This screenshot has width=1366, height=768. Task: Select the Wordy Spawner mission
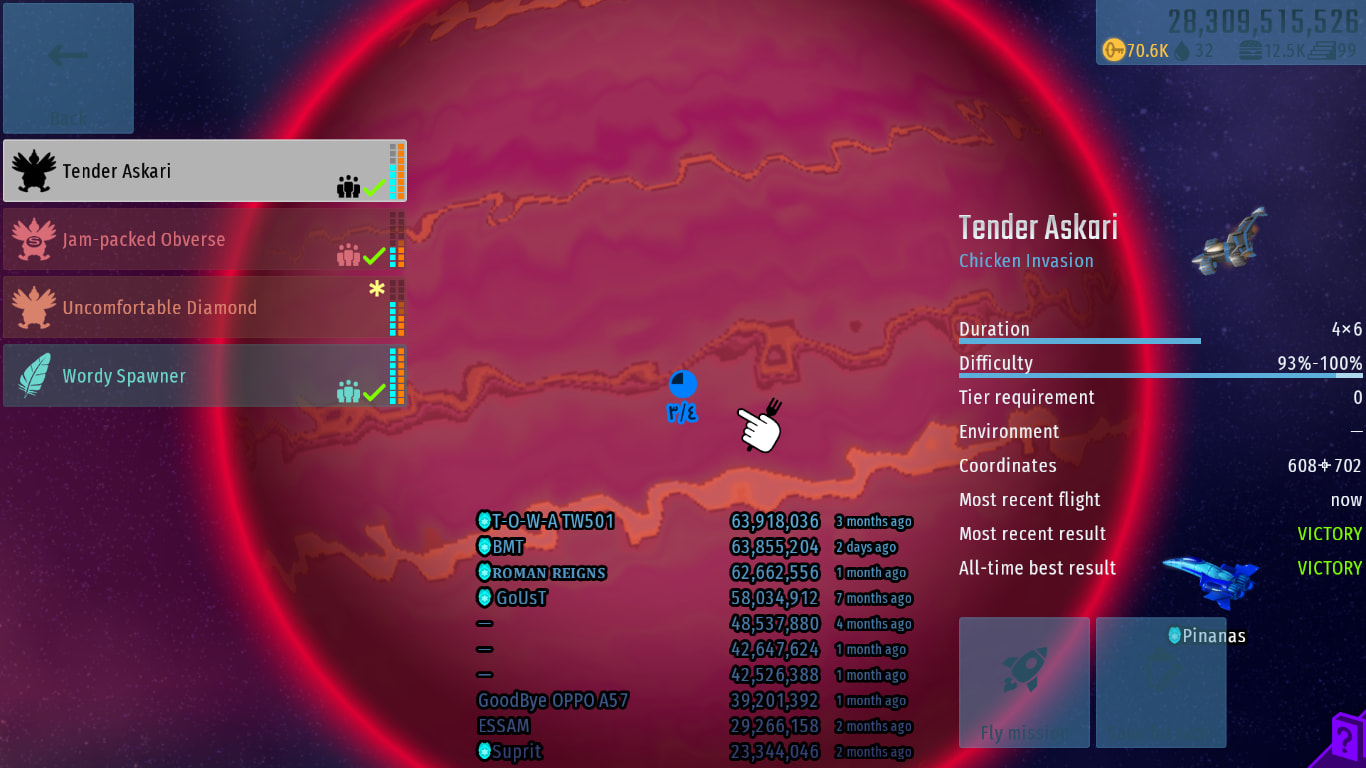pyautogui.click(x=204, y=376)
